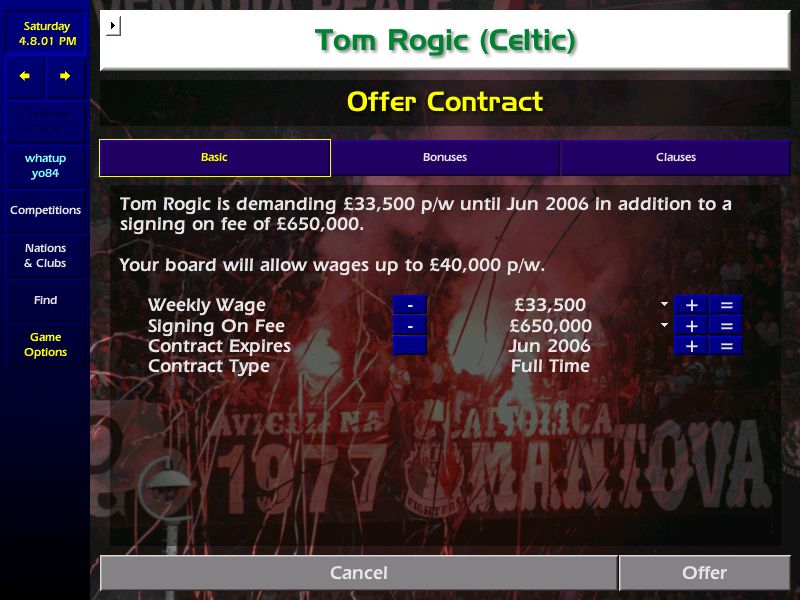The height and width of the screenshot is (600, 800).
Task: Click the Weekly Wage equals button
Action: (726, 305)
